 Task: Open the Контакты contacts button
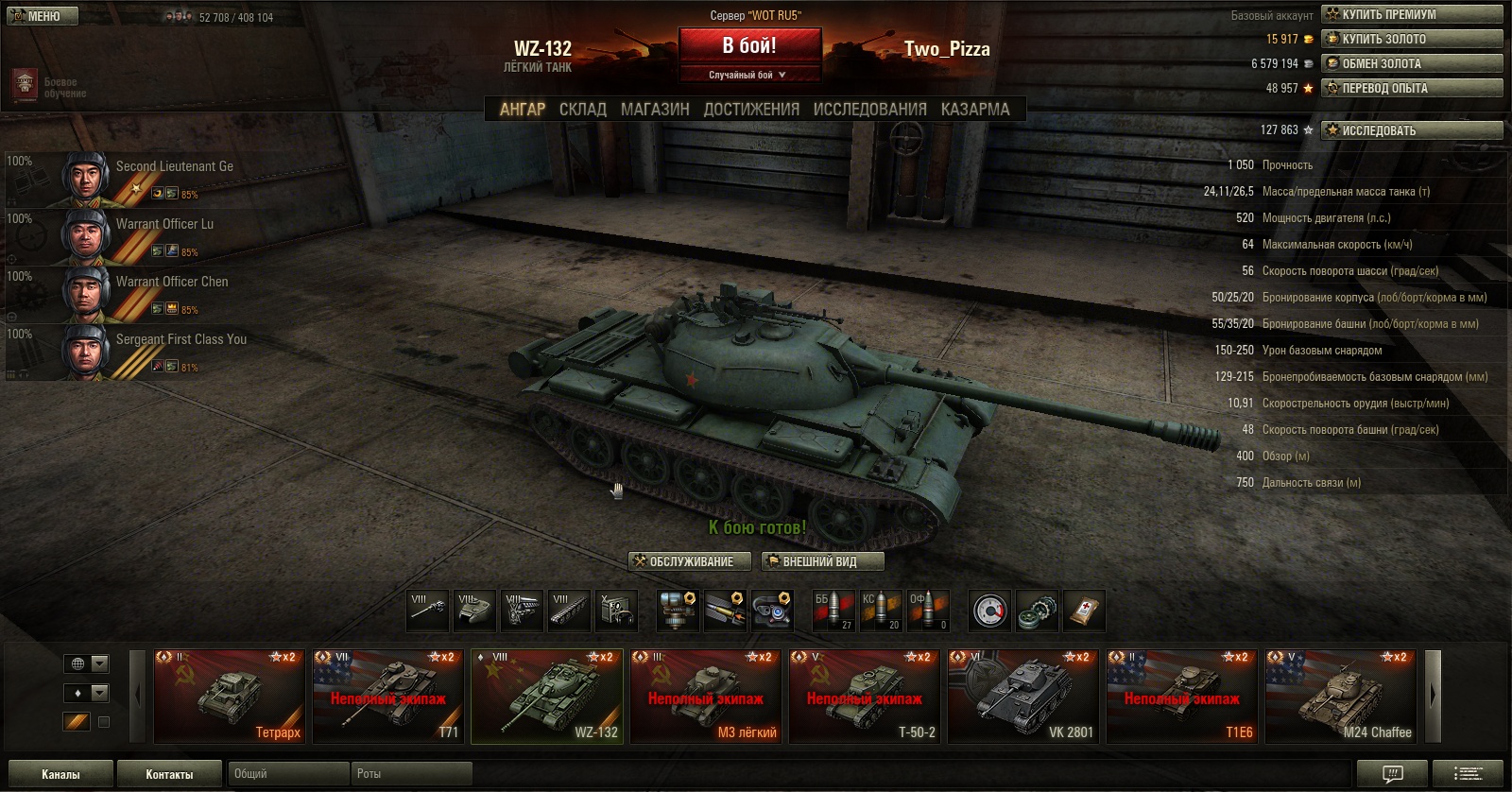click(x=169, y=774)
